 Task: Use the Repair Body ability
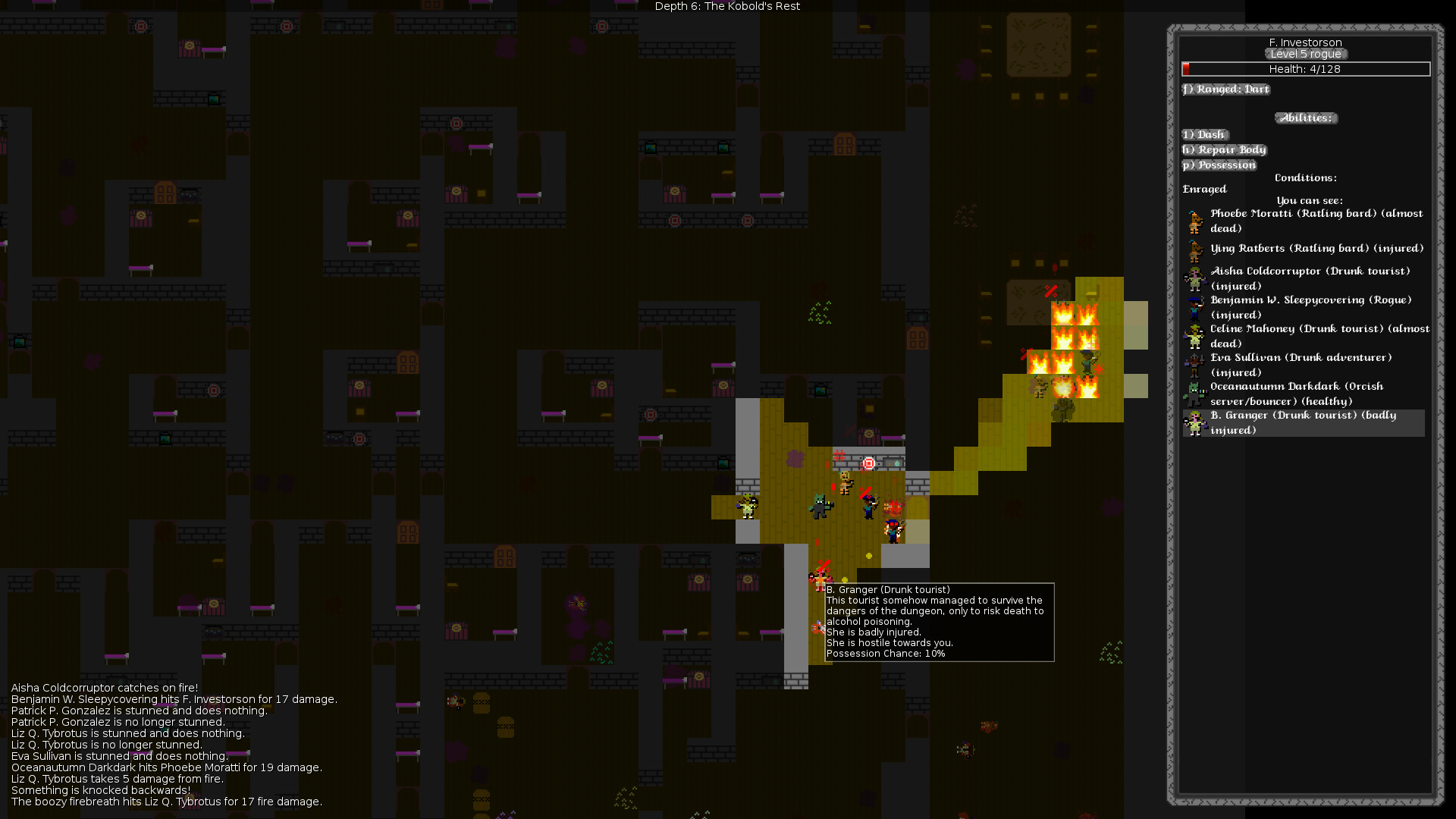(1224, 149)
